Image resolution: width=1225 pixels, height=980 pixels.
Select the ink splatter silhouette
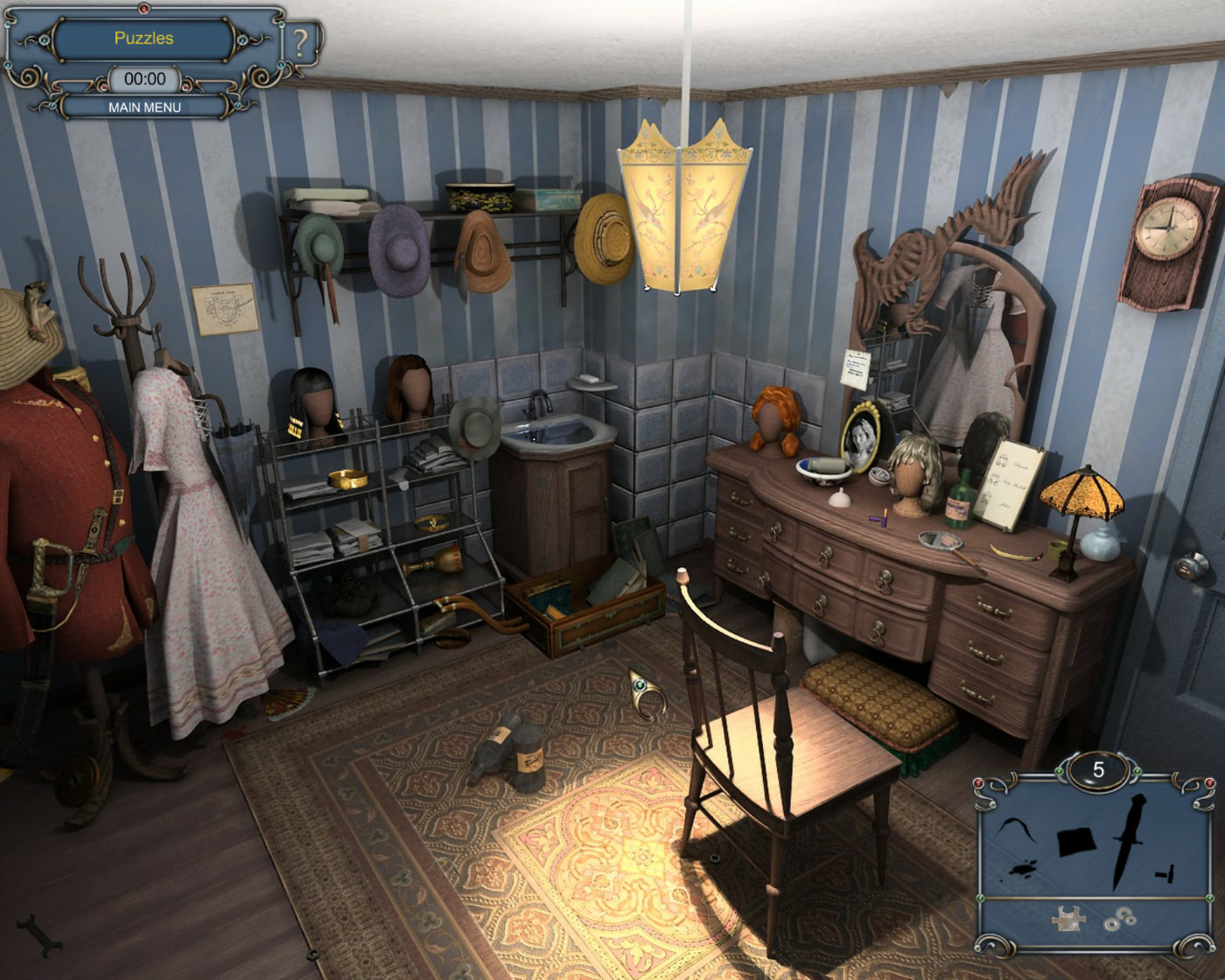click(1022, 869)
